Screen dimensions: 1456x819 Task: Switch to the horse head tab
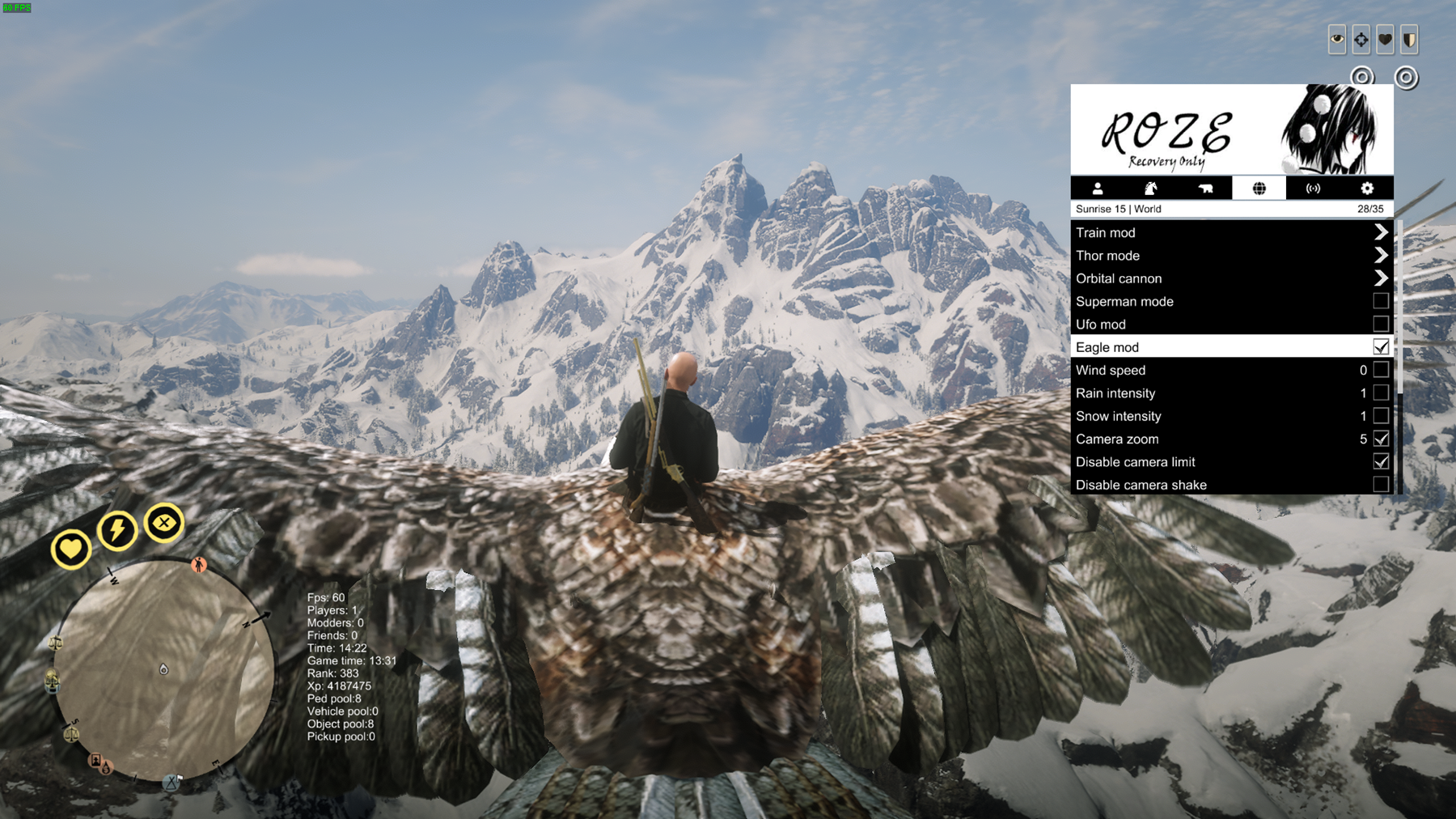click(1150, 189)
